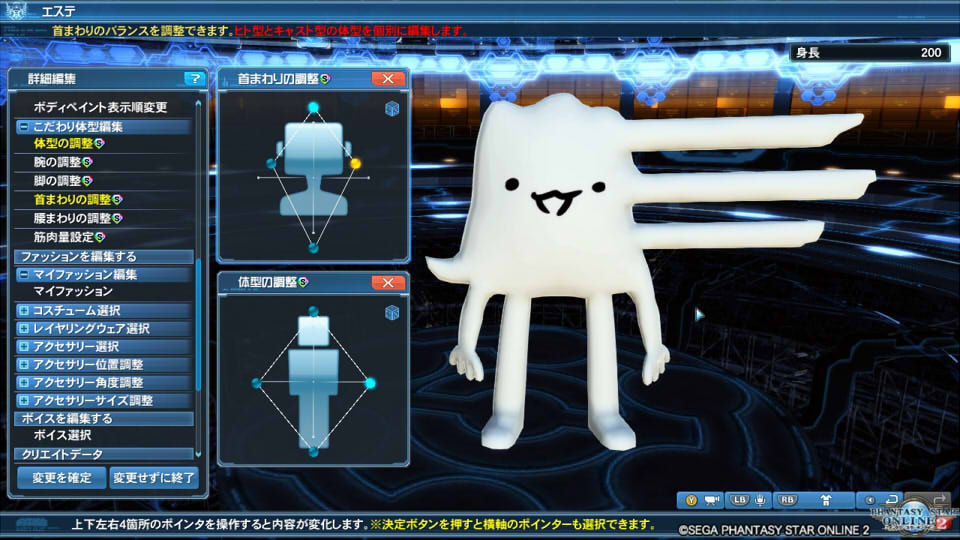Expand the コスチューム選択 section
Image resolution: width=960 pixels, height=540 pixels.
[23, 311]
